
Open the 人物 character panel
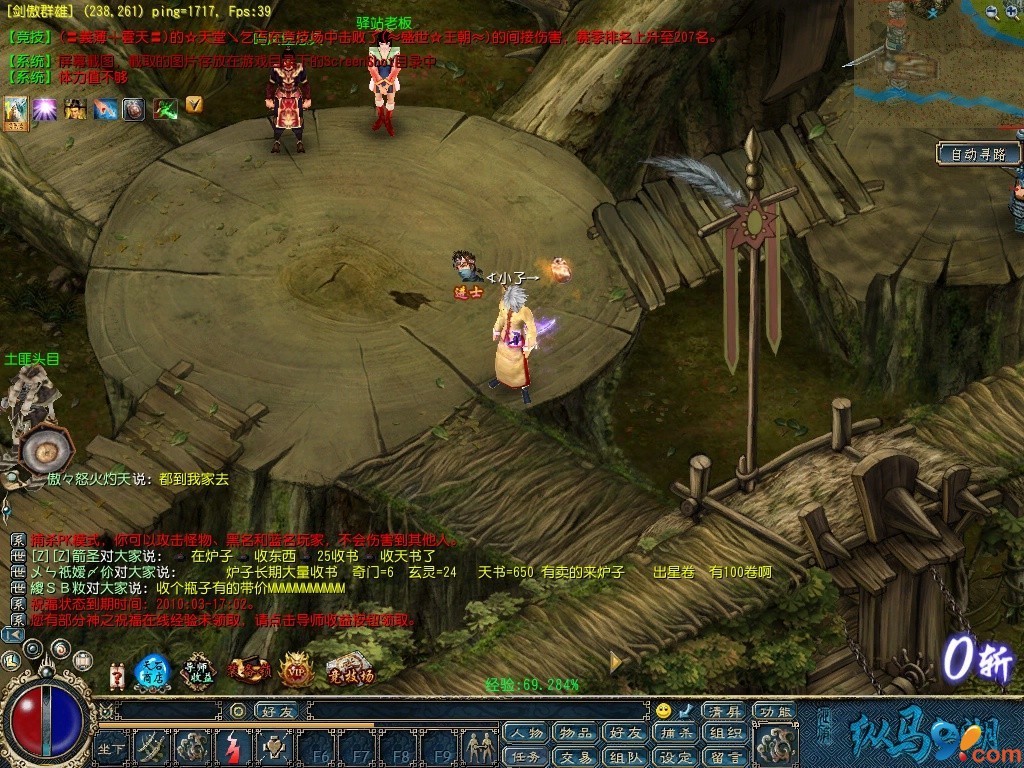(x=526, y=734)
